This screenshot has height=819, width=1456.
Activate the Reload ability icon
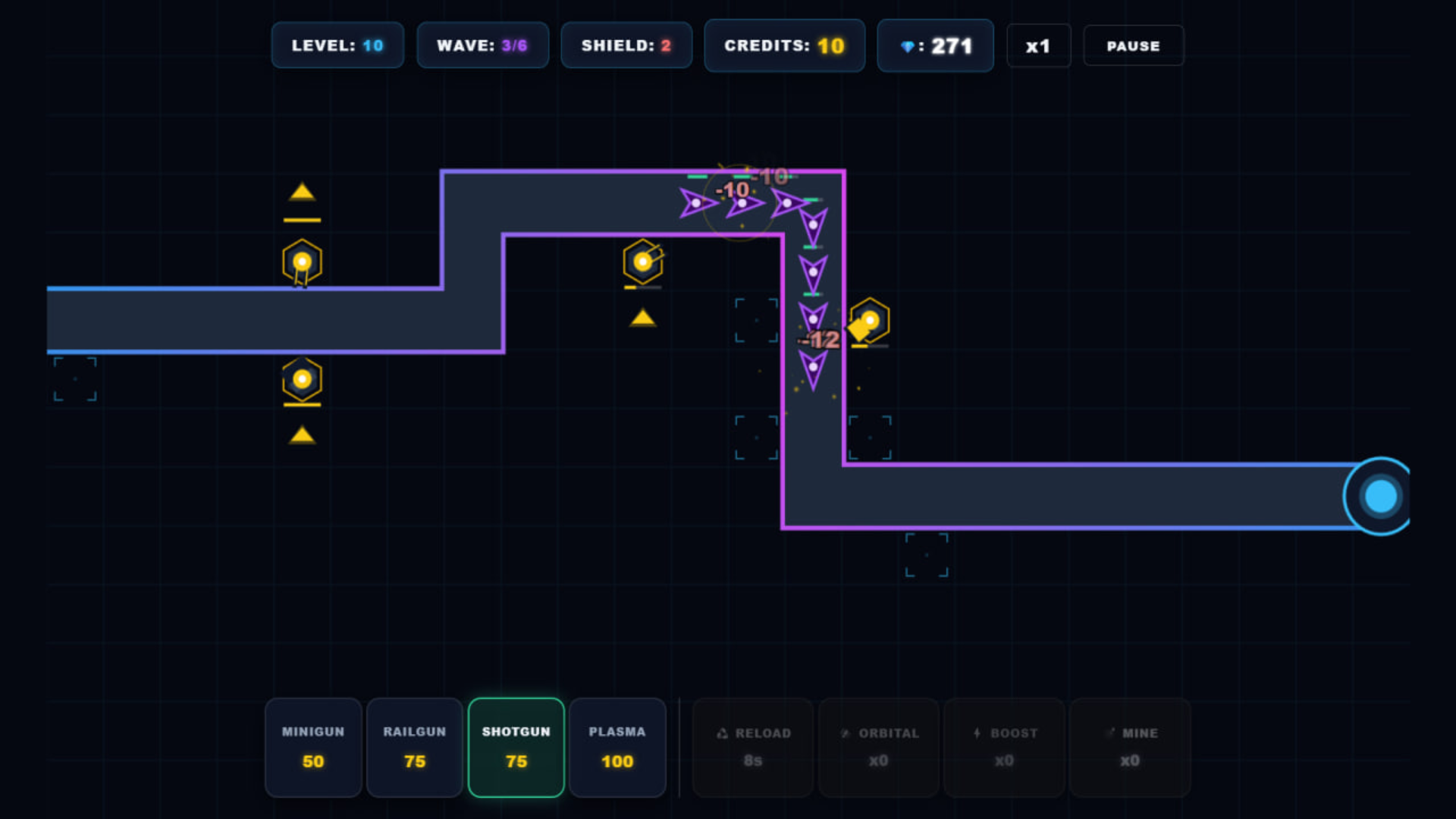[x=752, y=747]
